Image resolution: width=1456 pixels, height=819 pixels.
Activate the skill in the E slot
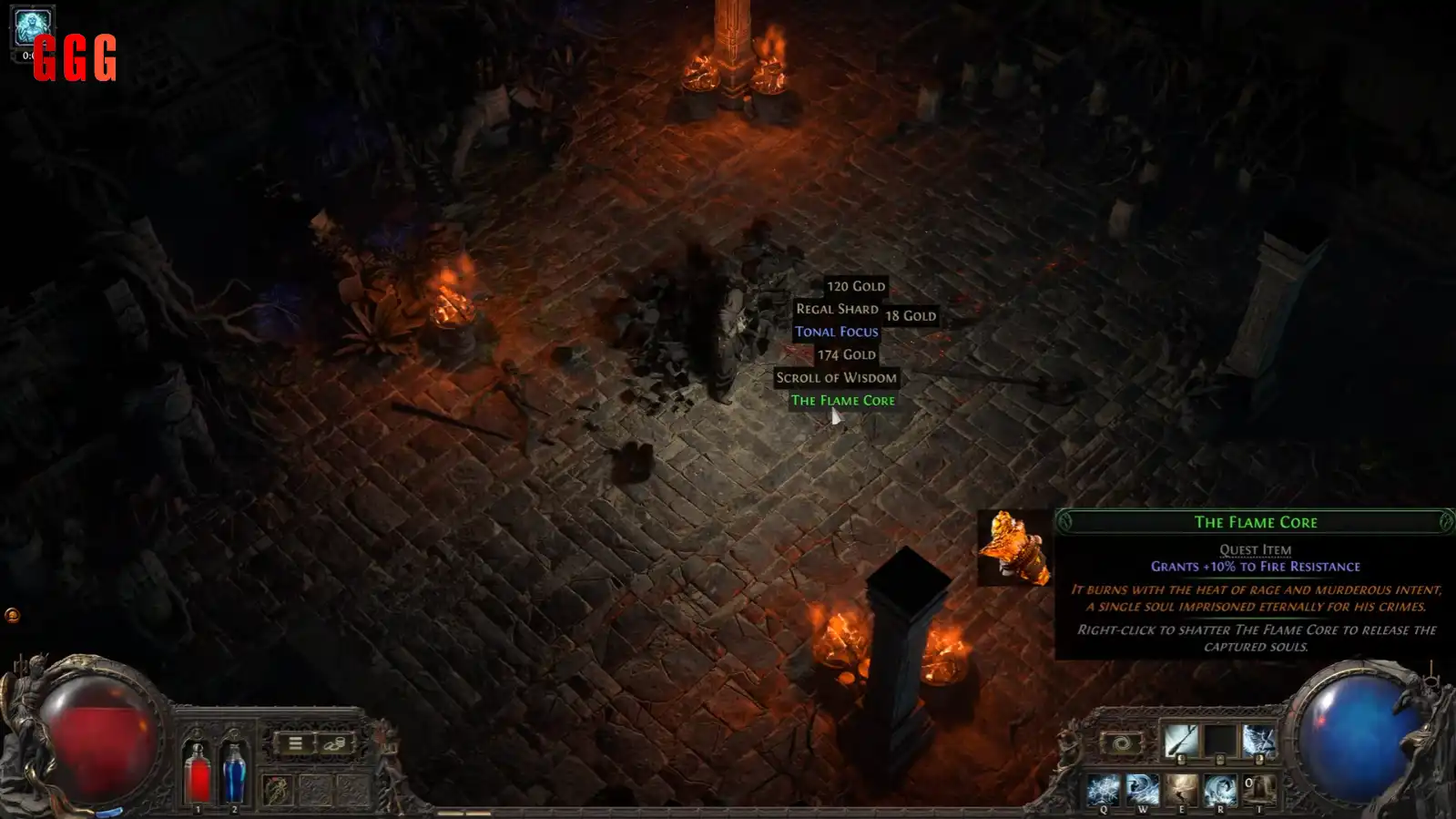tap(1181, 788)
